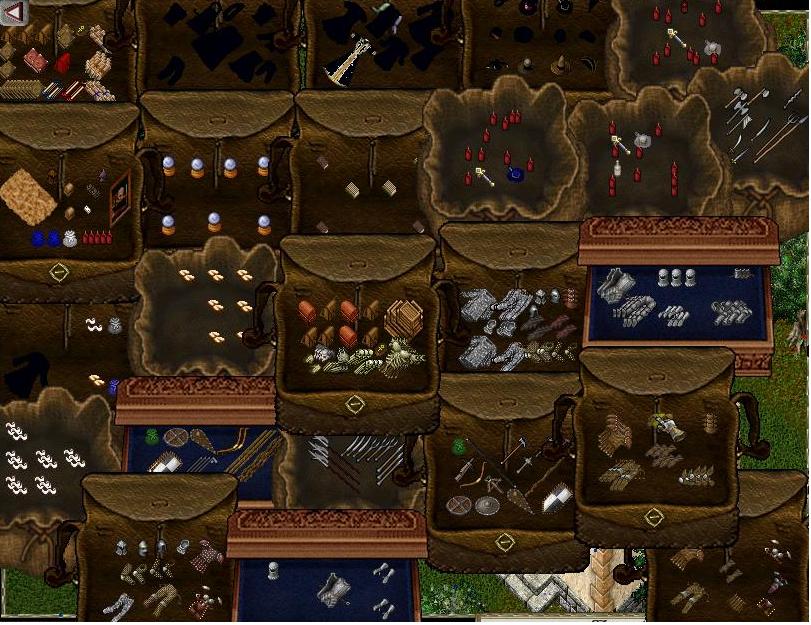Pick the large tan hide in the backpack
The height and width of the screenshot is (625, 811).
(27, 196)
